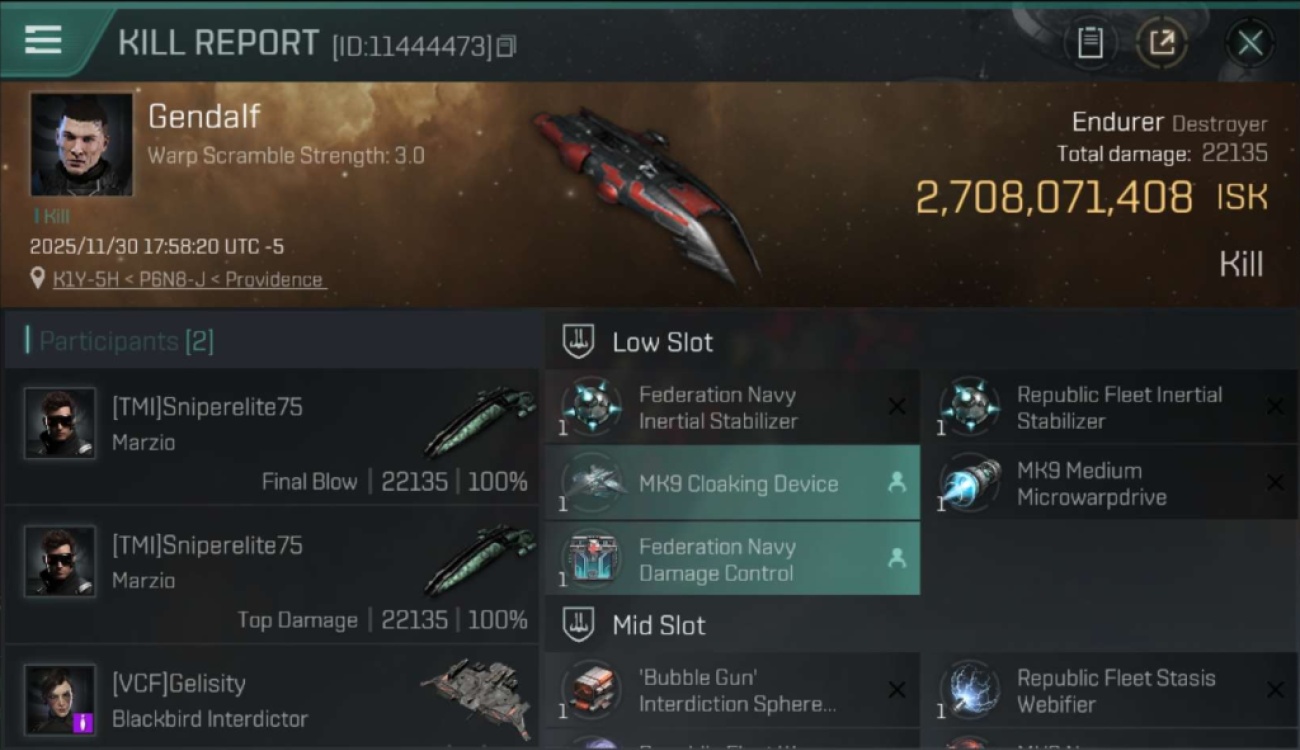
Task: Open the hamburger menu beside Kill Report
Action: click(x=41, y=41)
